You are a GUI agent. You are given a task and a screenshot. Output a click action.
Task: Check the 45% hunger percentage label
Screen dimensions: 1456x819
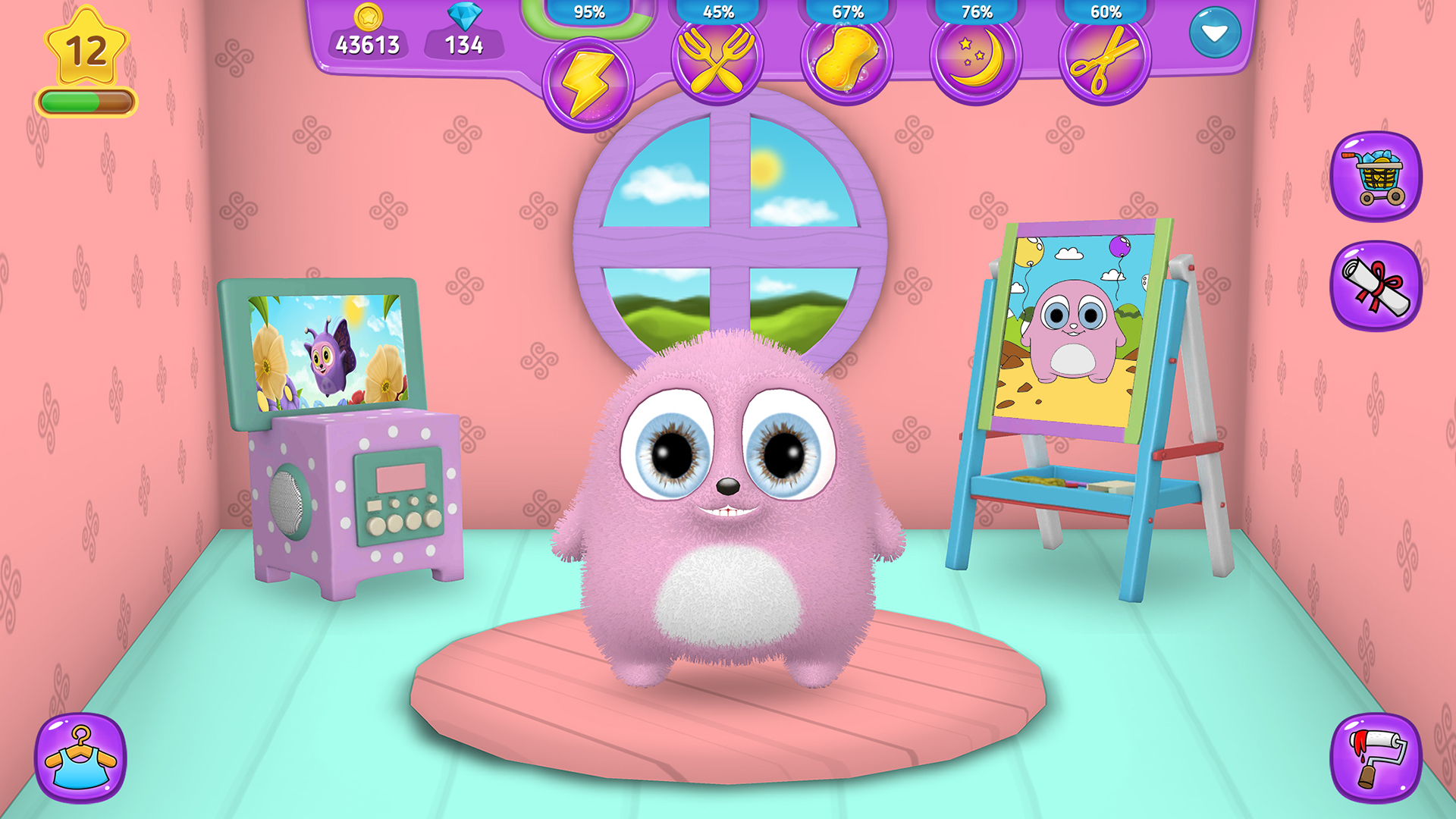click(x=718, y=11)
